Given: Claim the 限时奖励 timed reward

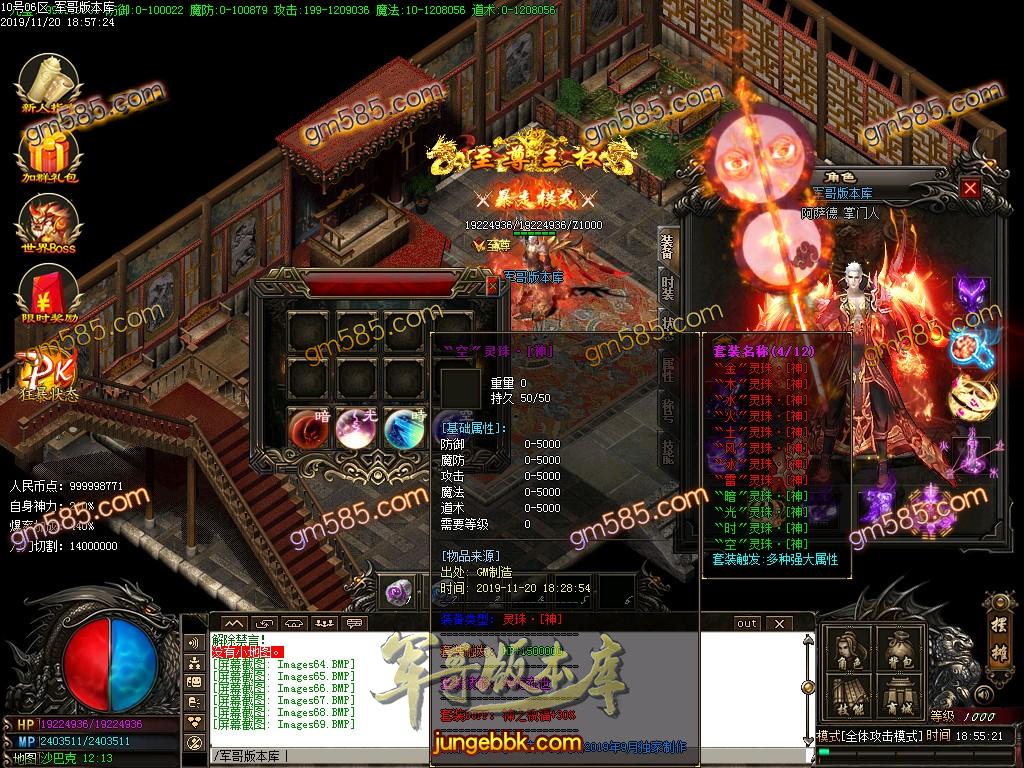Looking at the screenshot, I should pos(48,295).
